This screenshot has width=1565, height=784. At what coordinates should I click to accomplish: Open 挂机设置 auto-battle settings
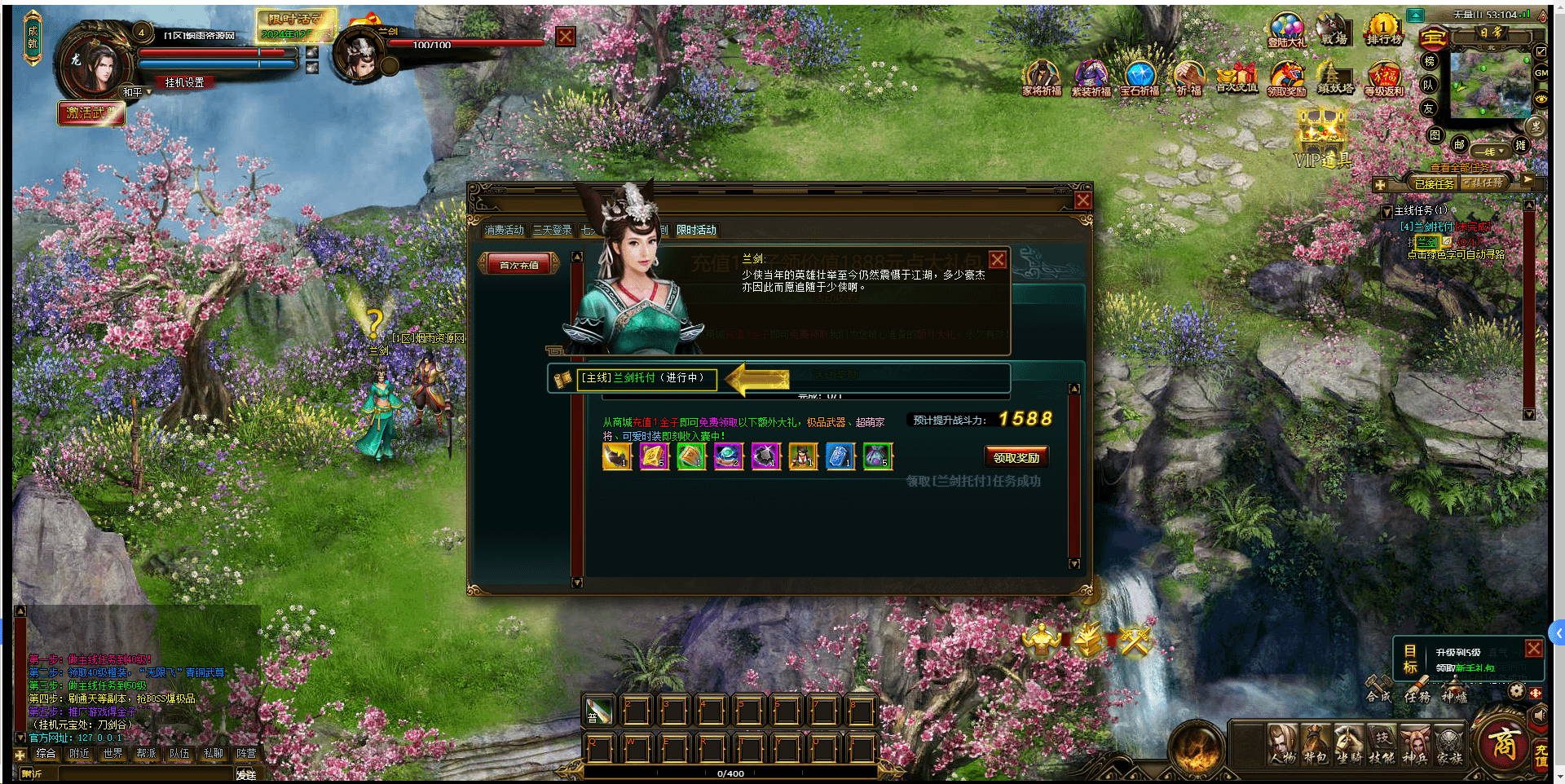(184, 82)
